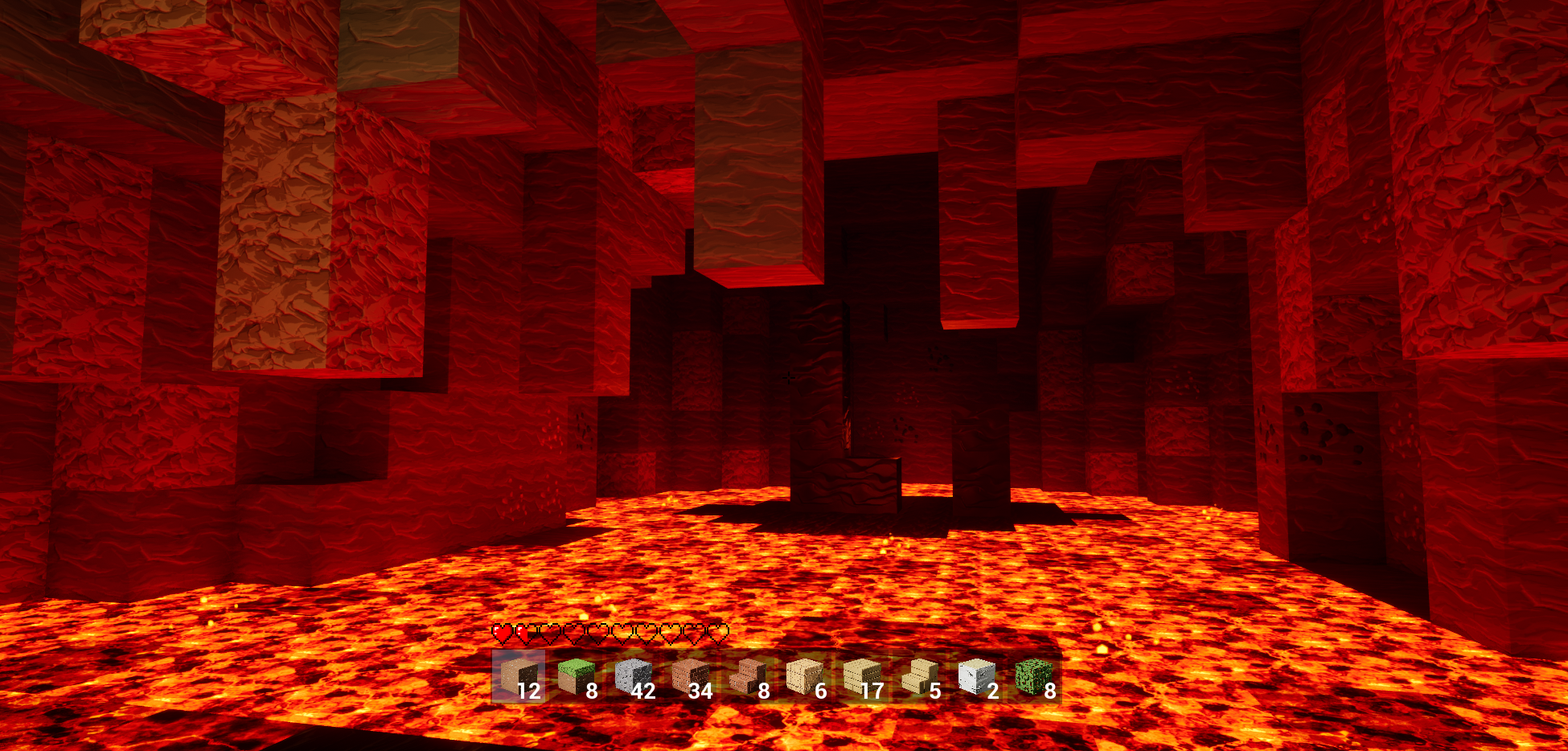The image size is (1568, 751).
Task: Switch to the sandstone stairs slot
Action: click(x=919, y=677)
